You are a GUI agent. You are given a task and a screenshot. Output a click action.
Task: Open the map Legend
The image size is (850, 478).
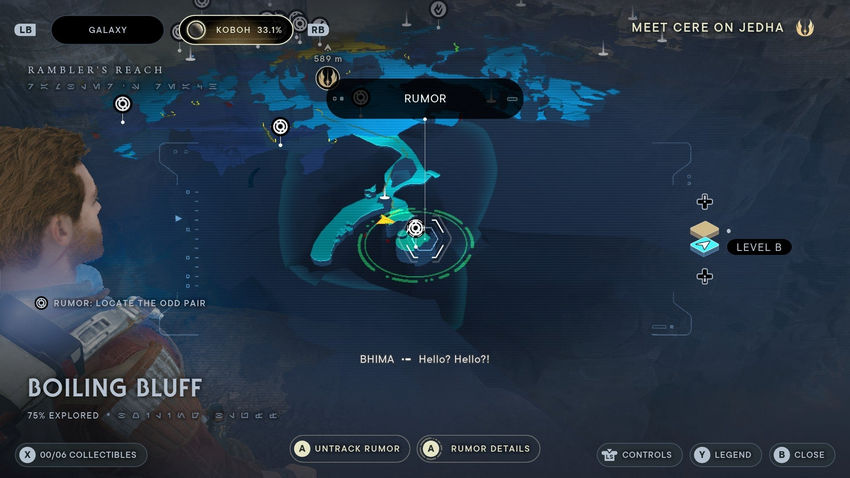tap(722, 455)
